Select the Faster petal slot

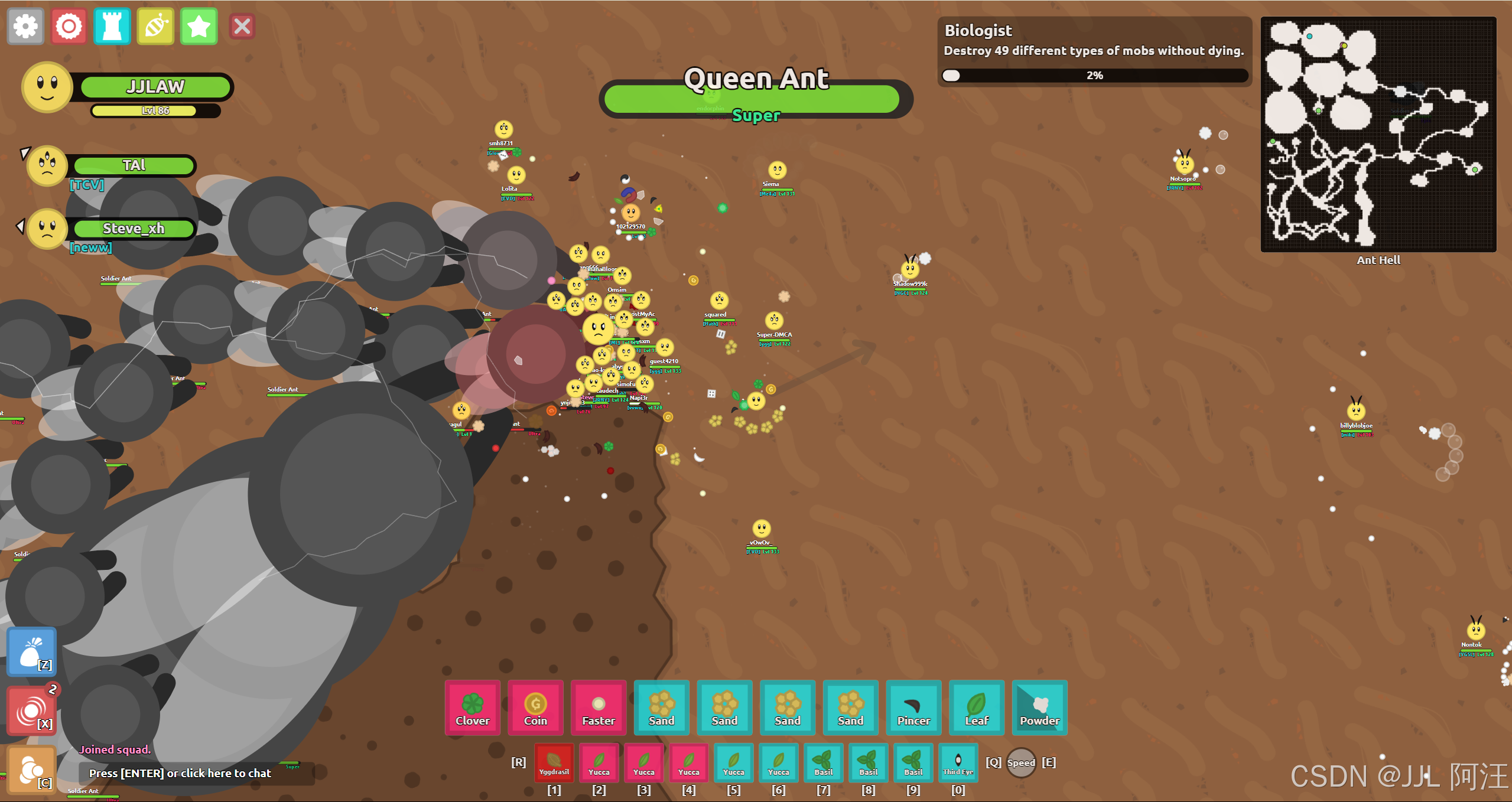click(599, 708)
